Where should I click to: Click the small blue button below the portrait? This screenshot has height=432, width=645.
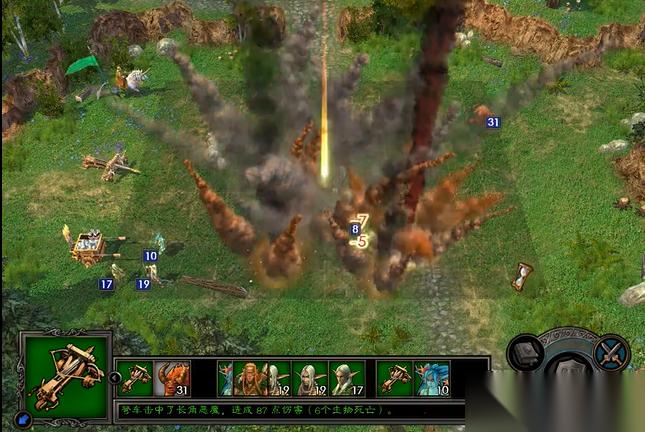22,420
